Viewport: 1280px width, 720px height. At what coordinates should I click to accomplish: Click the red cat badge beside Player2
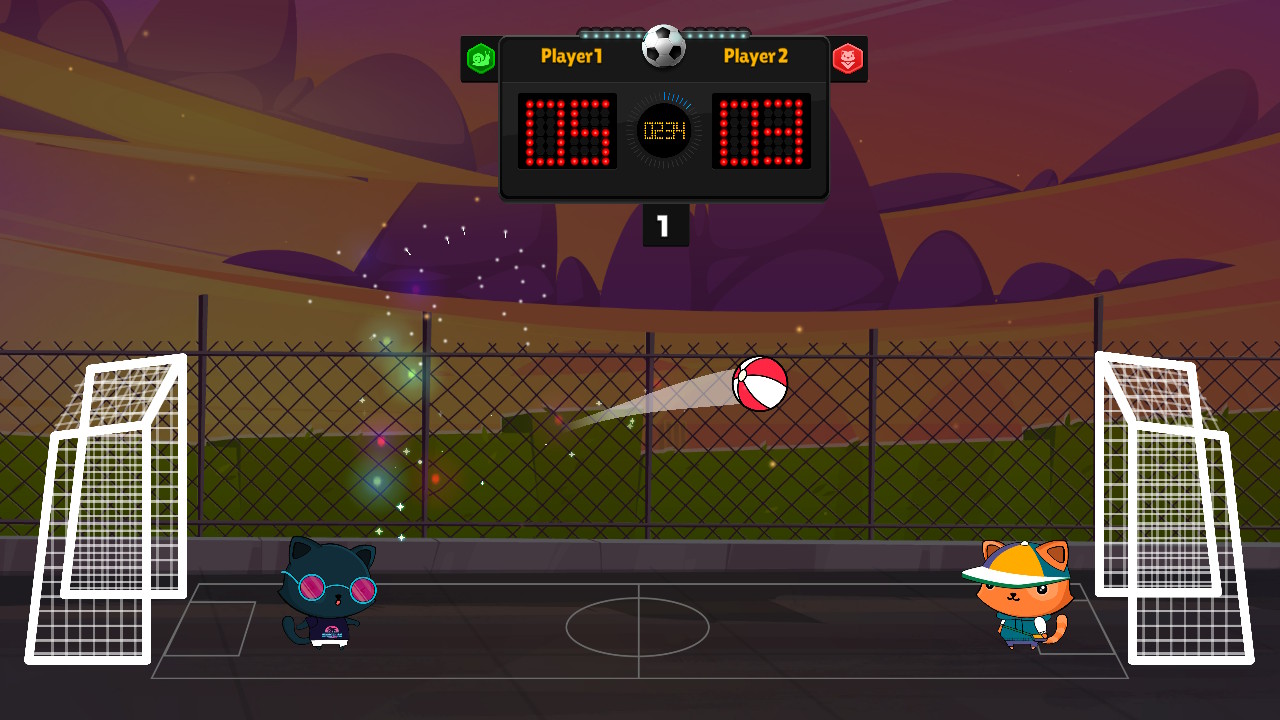[x=848, y=59]
